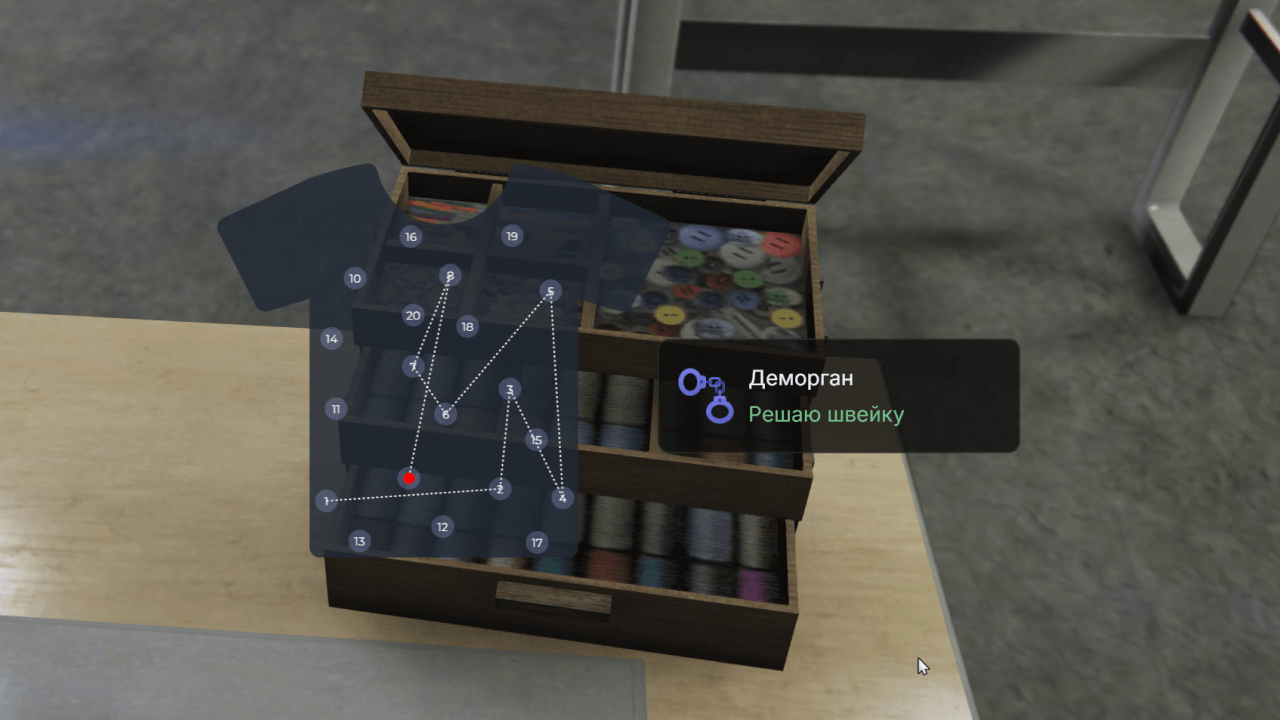Choose stitch point number 6

coord(446,414)
